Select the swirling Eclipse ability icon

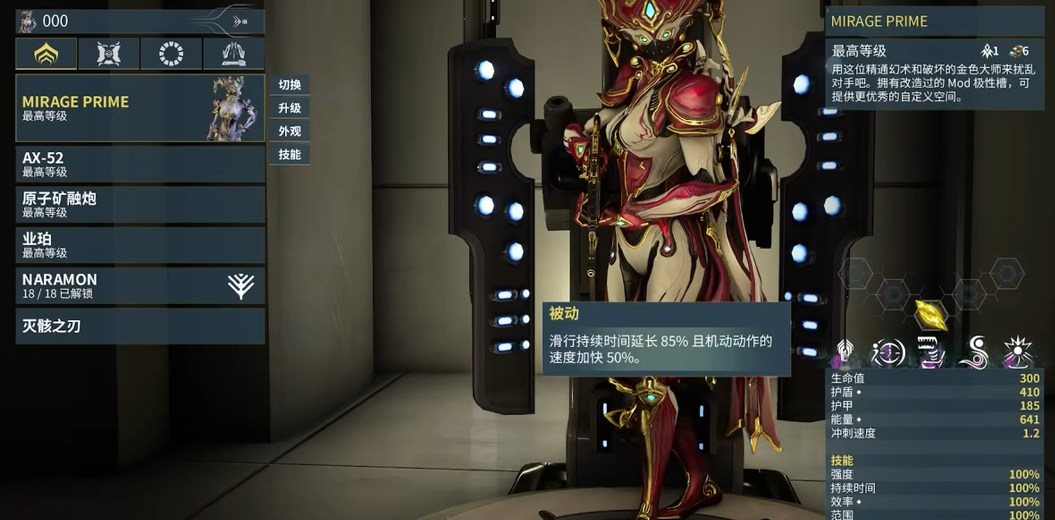coord(974,352)
